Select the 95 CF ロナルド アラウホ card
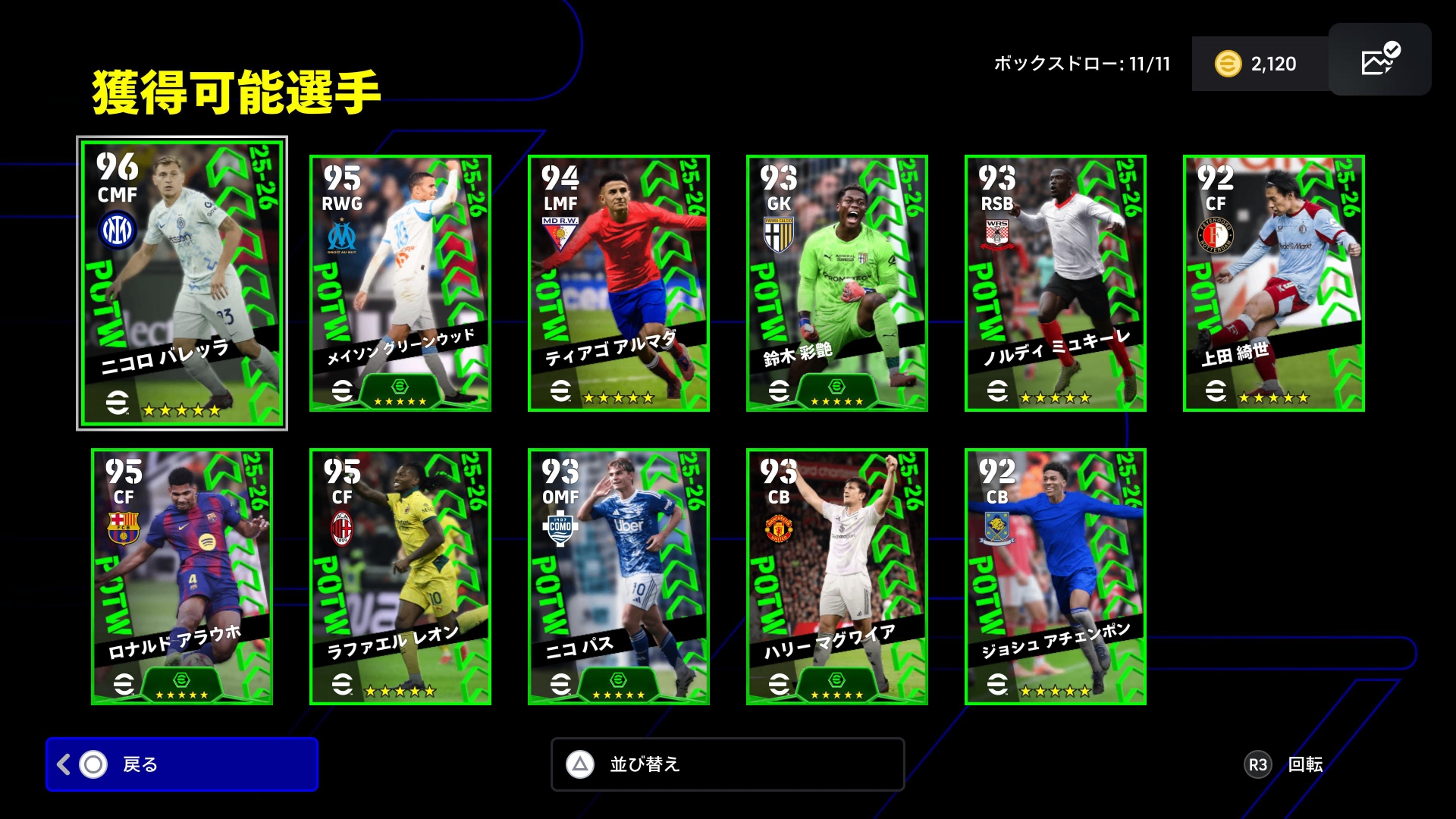 [182, 576]
